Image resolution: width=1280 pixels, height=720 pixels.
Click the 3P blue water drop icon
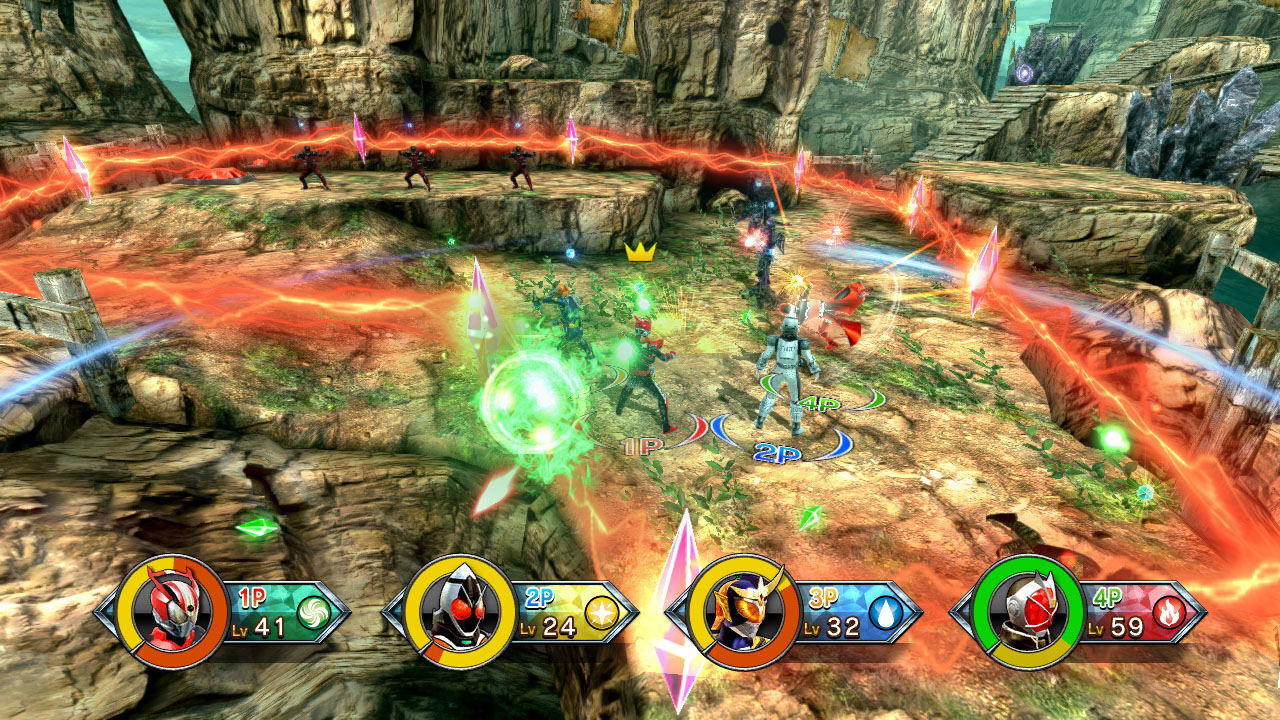click(x=884, y=613)
